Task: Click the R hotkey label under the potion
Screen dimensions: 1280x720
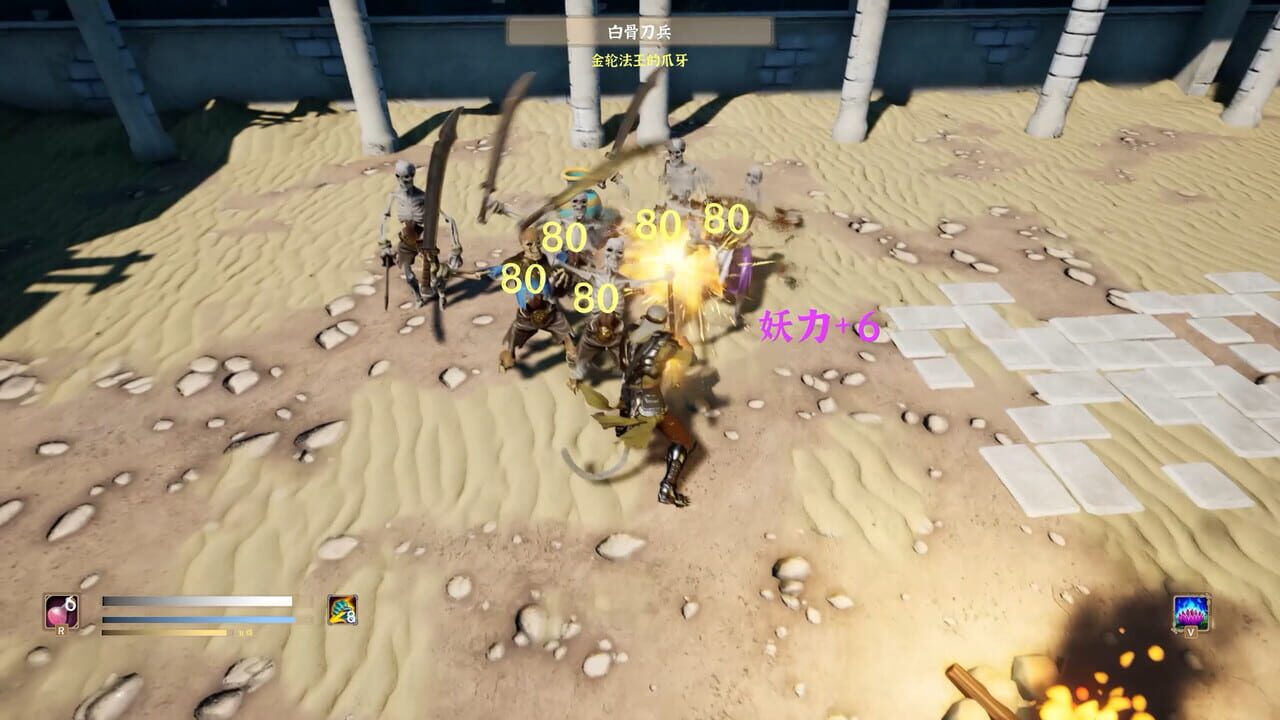Action: pyautogui.click(x=62, y=630)
